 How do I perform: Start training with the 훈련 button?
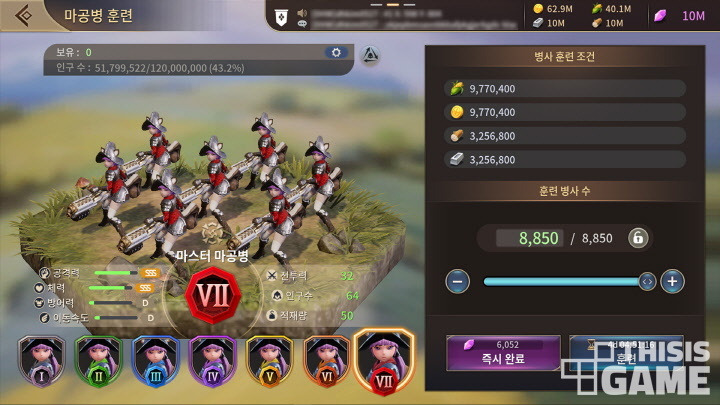pos(626,353)
